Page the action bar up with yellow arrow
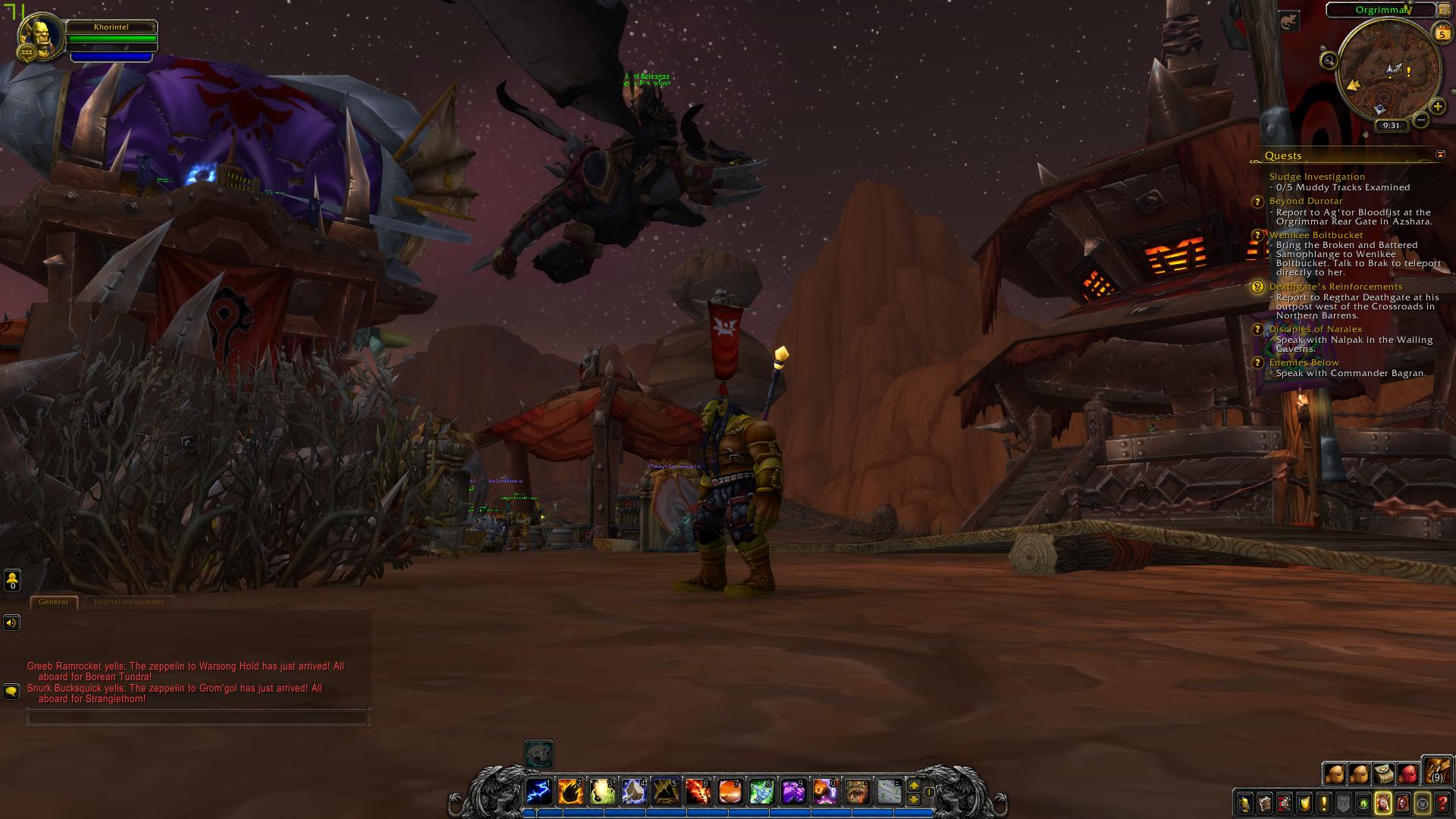The width and height of the screenshot is (1456, 819). click(x=914, y=786)
